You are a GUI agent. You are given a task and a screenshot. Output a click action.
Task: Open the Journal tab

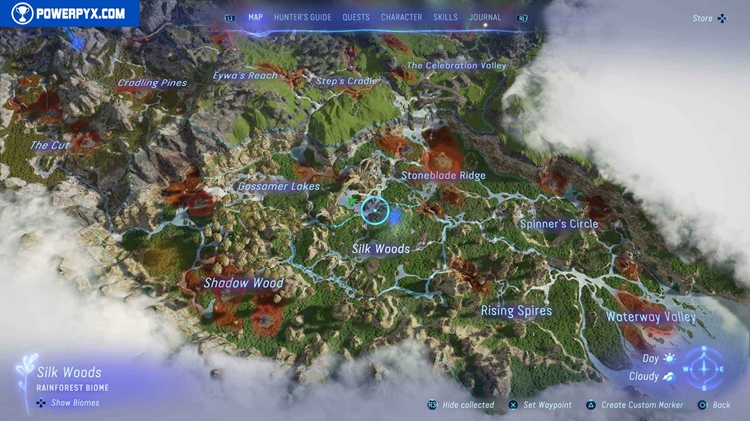tap(485, 17)
